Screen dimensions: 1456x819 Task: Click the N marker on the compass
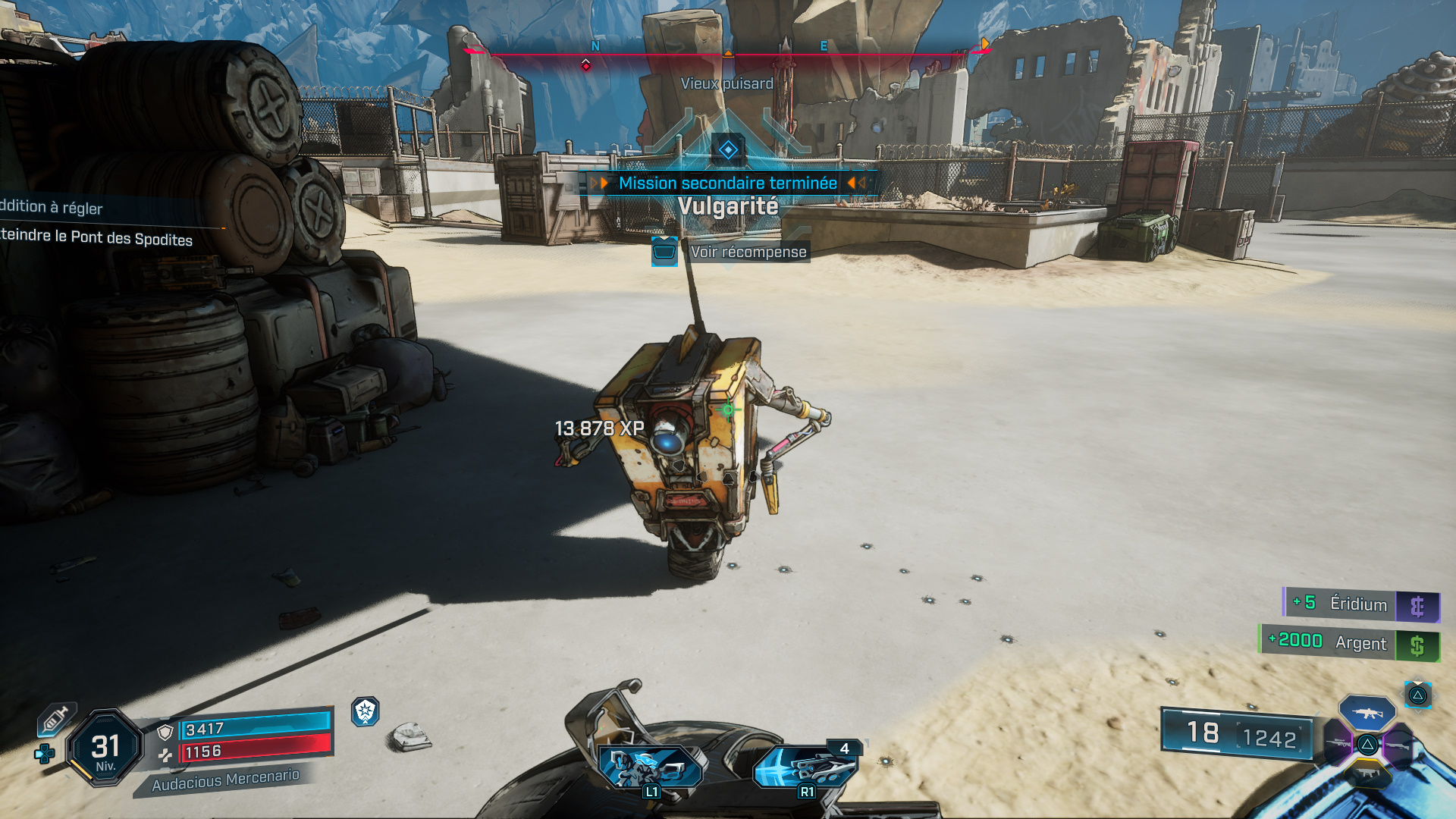pyautogui.click(x=594, y=47)
